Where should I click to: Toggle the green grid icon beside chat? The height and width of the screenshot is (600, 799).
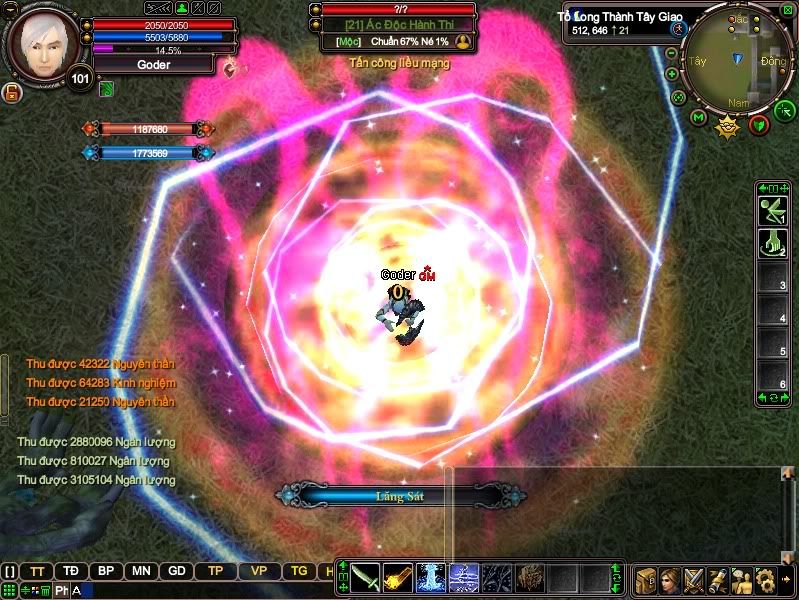pyautogui.click(x=9, y=590)
